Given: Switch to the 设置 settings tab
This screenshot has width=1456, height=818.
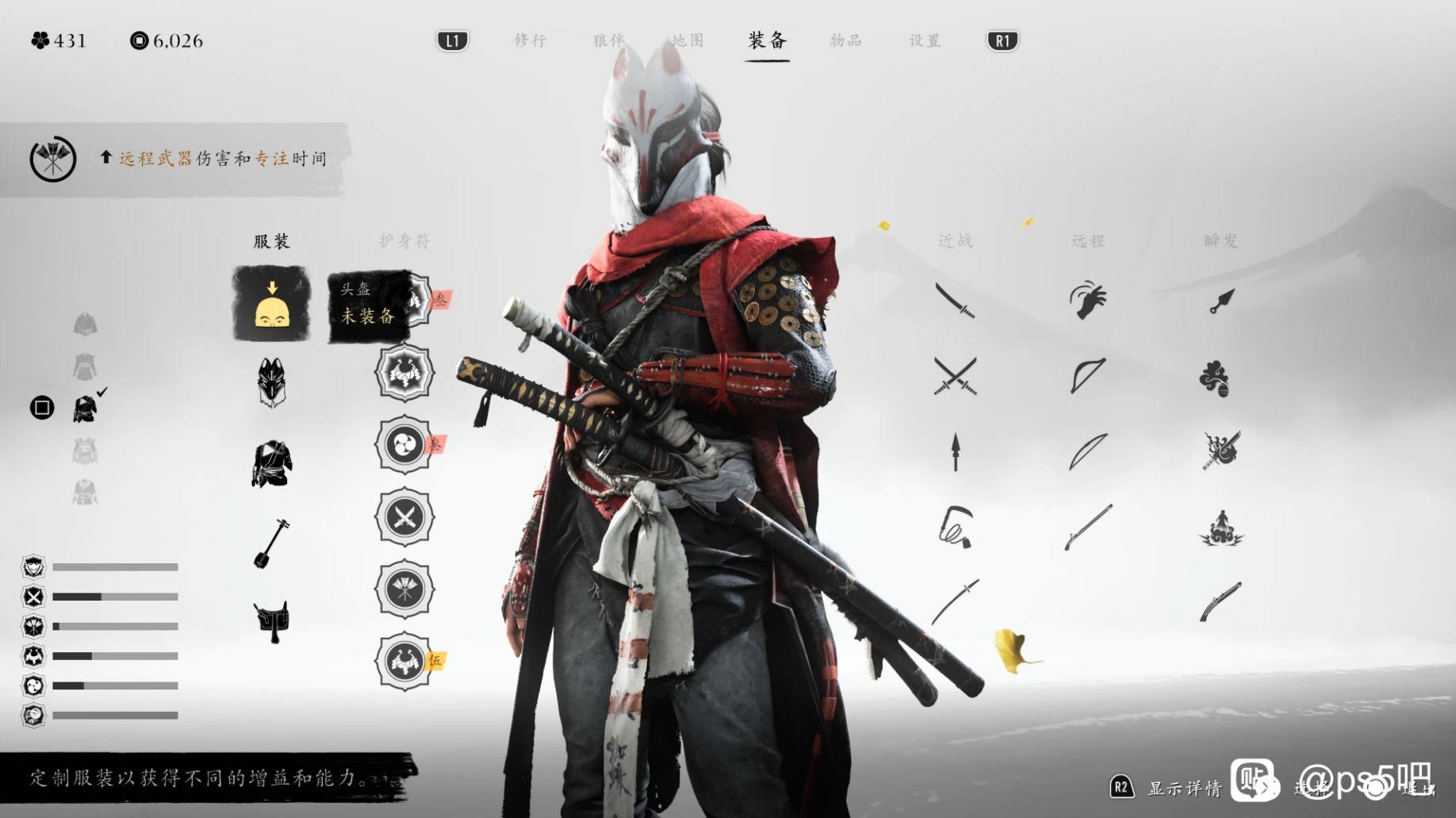Looking at the screenshot, I should [x=925, y=40].
